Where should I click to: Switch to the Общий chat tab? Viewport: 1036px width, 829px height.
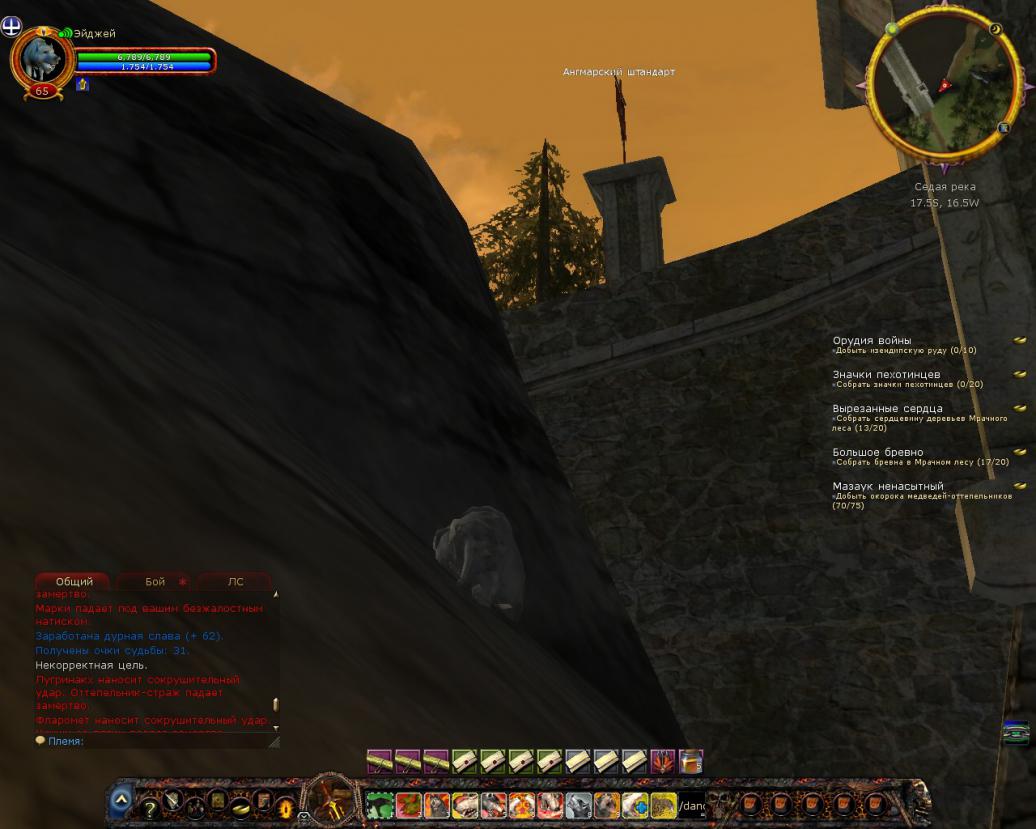74,581
